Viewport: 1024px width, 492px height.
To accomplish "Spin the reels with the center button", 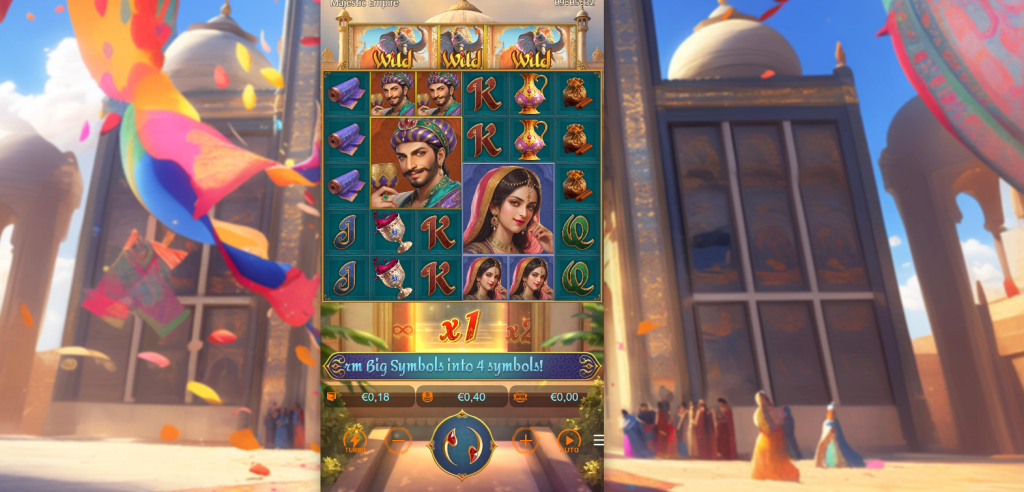I will (x=462, y=445).
